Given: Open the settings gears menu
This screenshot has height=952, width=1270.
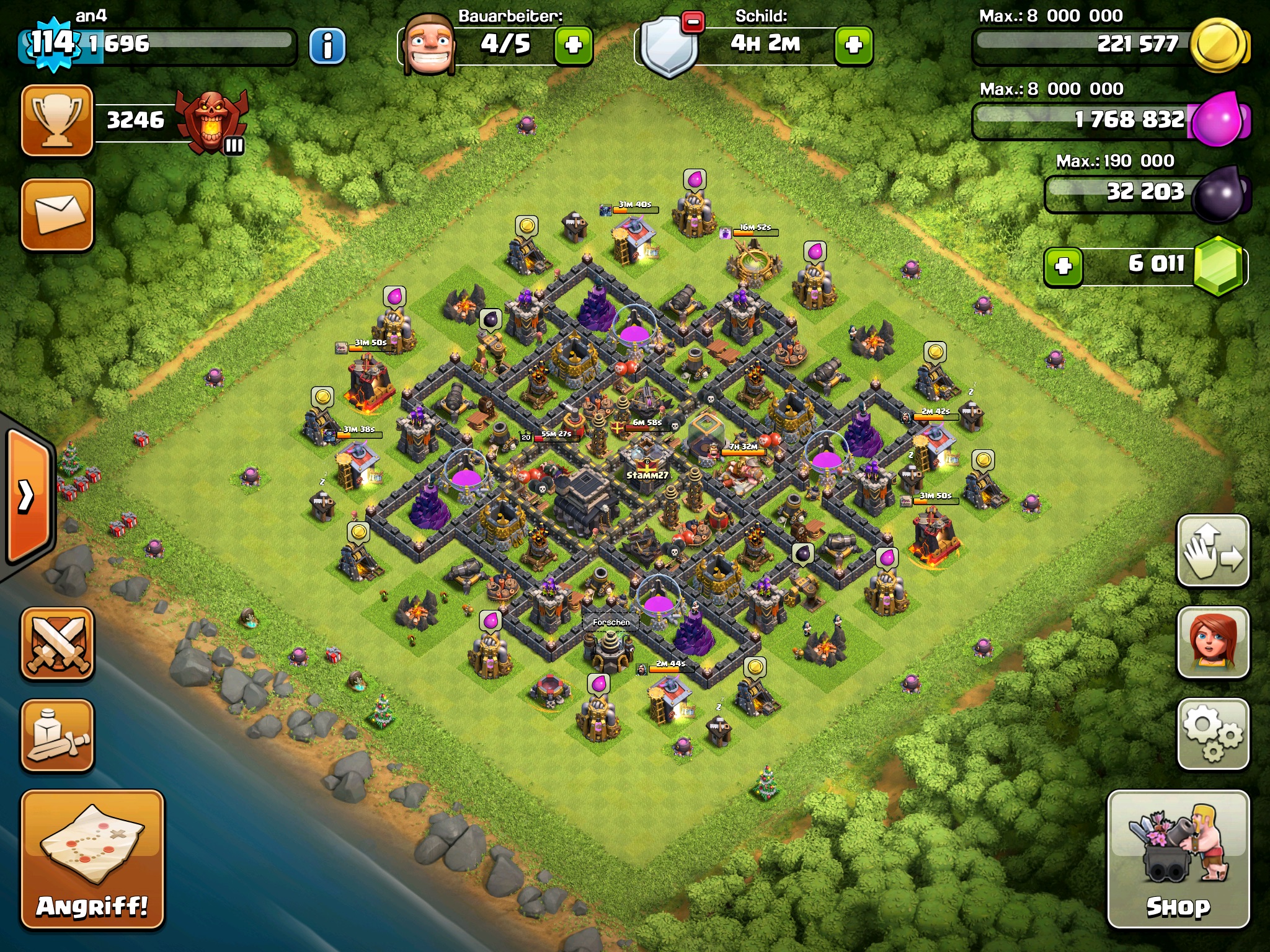Looking at the screenshot, I should pos(1212,734).
